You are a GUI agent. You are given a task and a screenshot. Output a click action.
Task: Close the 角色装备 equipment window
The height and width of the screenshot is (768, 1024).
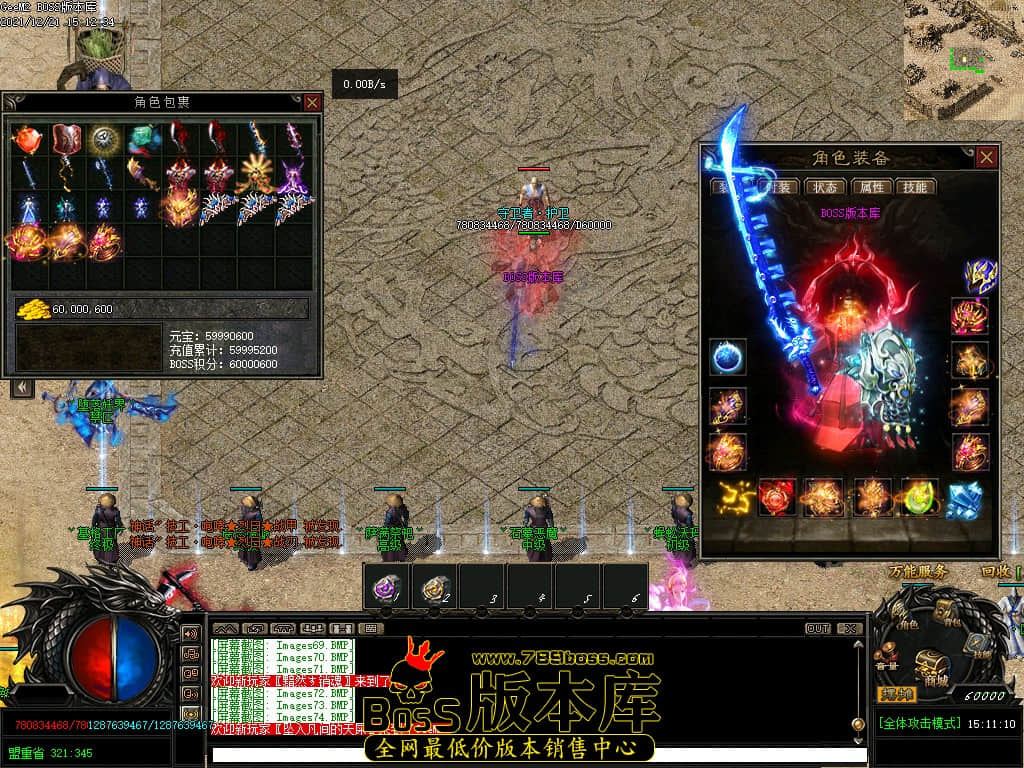[x=987, y=158]
